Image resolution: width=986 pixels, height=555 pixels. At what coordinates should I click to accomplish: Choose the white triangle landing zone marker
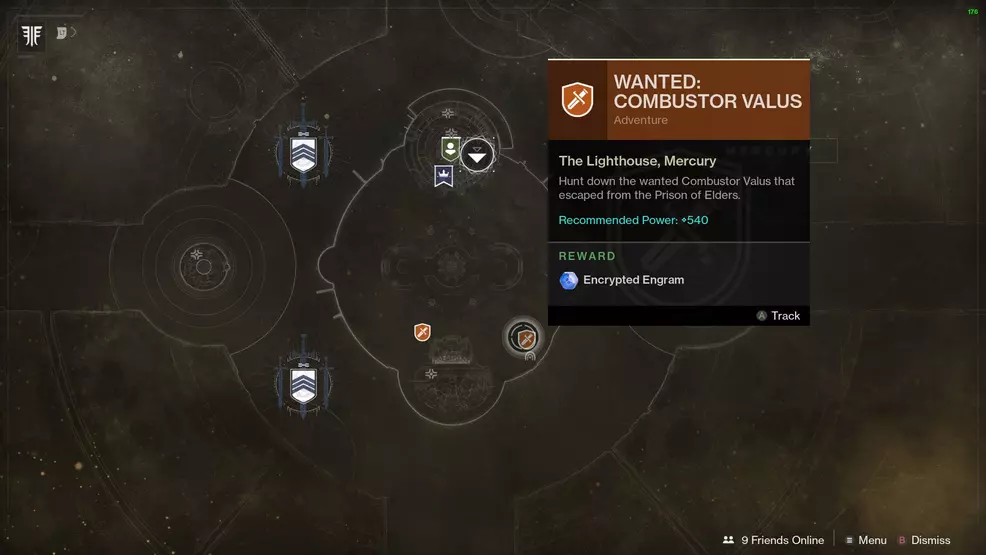tap(477, 155)
